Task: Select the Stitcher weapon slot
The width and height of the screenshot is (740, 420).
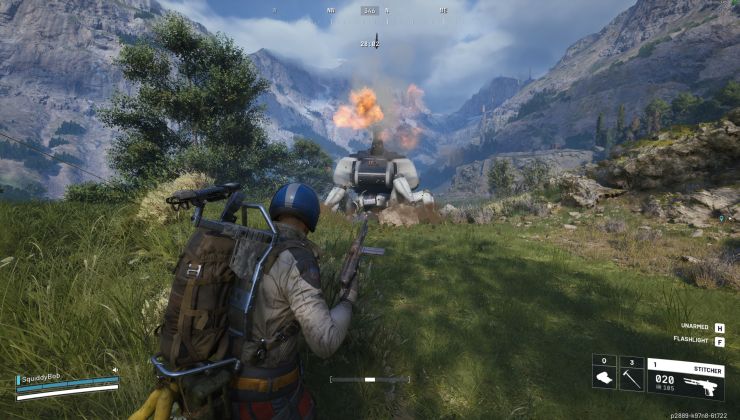Action: pyautogui.click(x=685, y=378)
